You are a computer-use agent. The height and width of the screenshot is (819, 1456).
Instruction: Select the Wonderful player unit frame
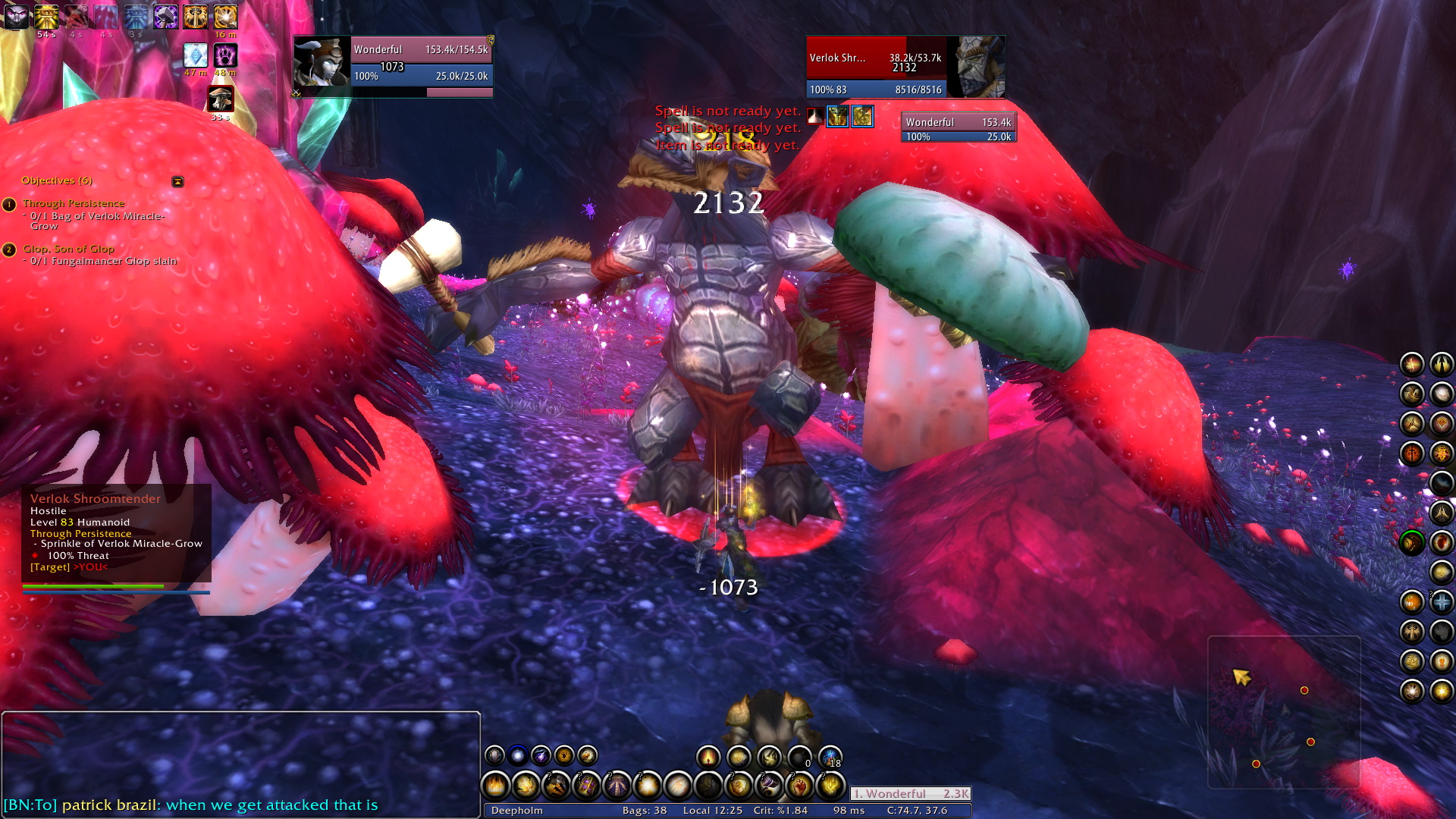(x=393, y=65)
